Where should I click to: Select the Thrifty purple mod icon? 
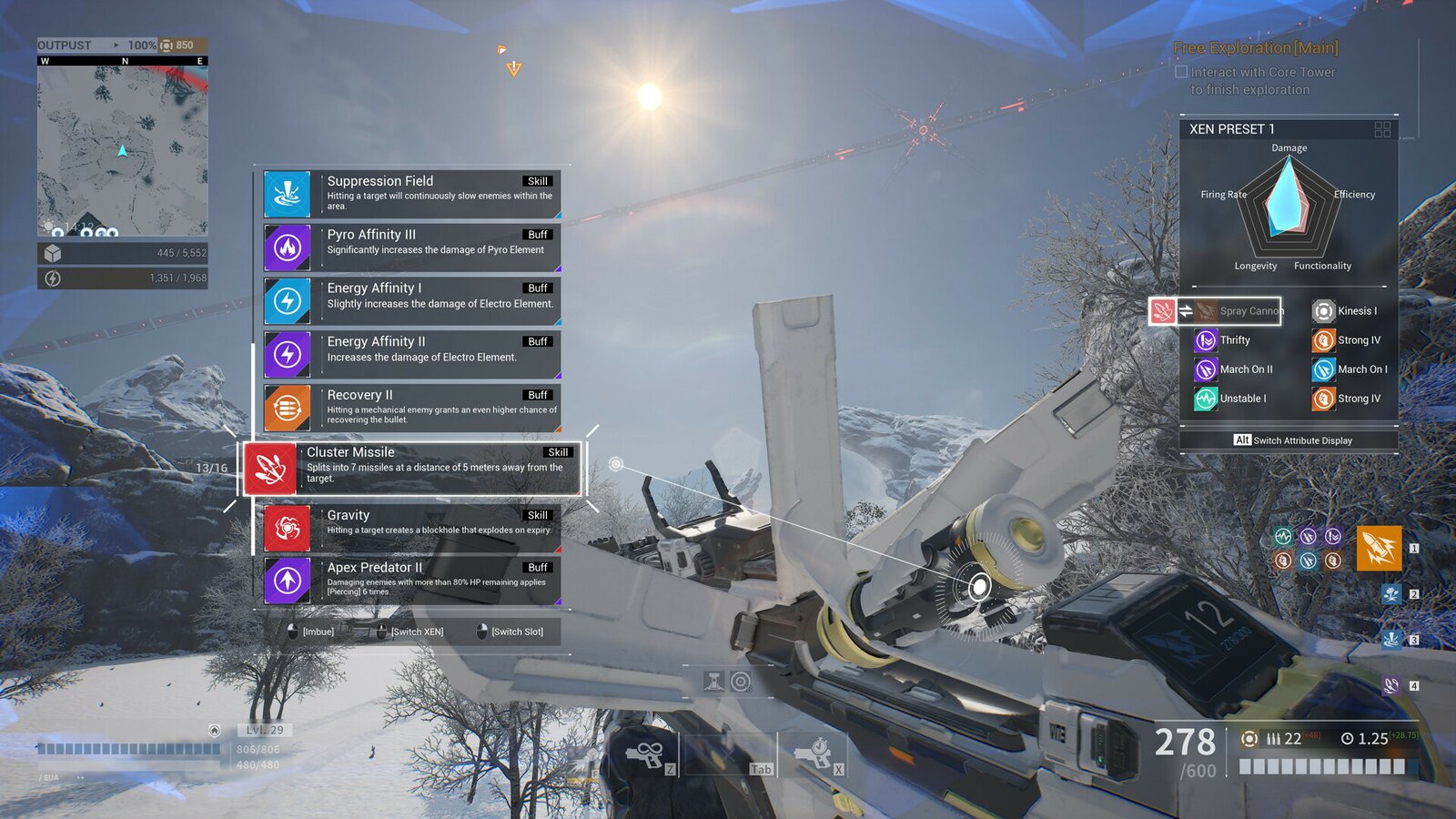coord(1208,339)
